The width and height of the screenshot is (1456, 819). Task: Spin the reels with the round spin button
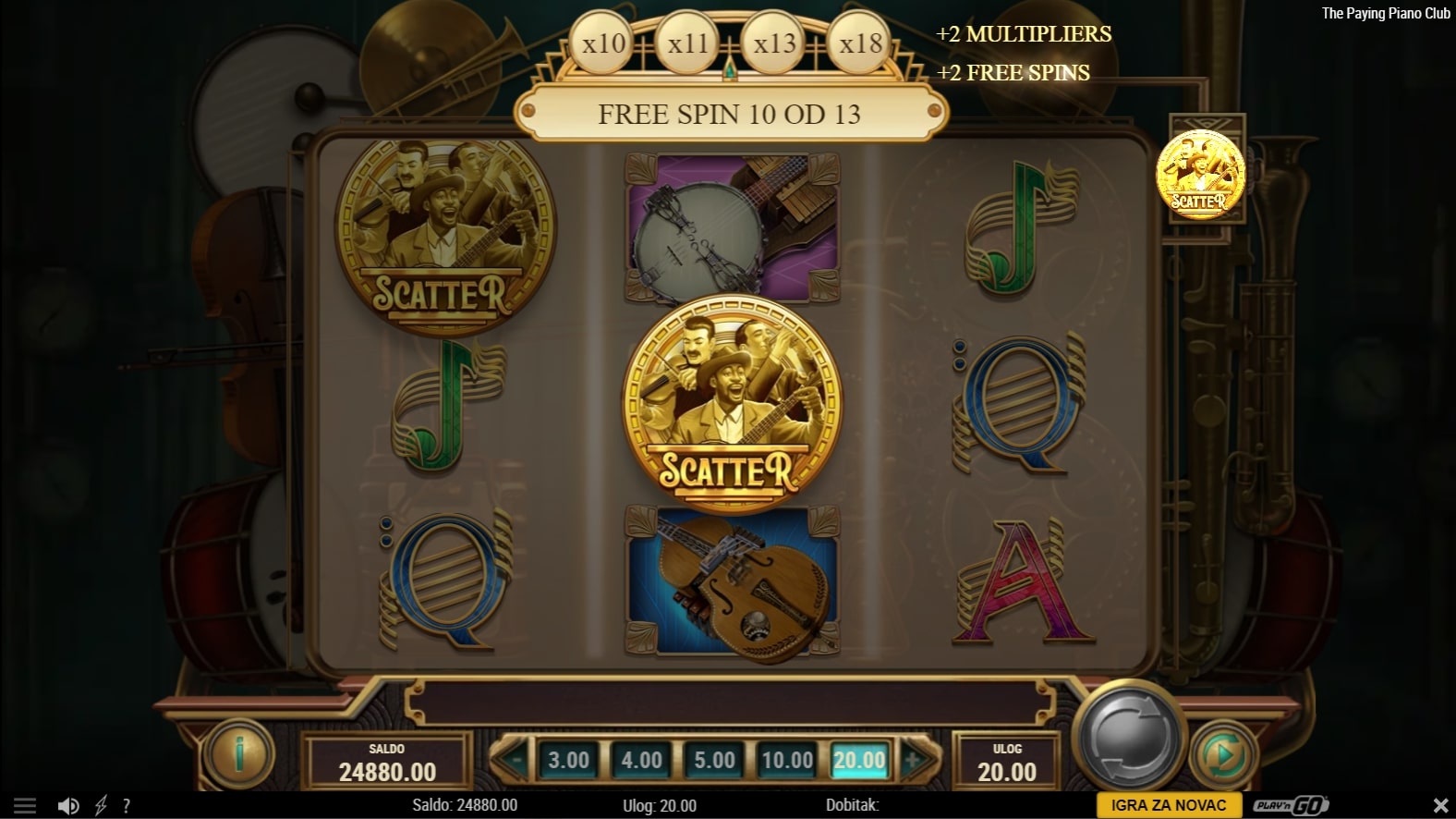[1128, 736]
